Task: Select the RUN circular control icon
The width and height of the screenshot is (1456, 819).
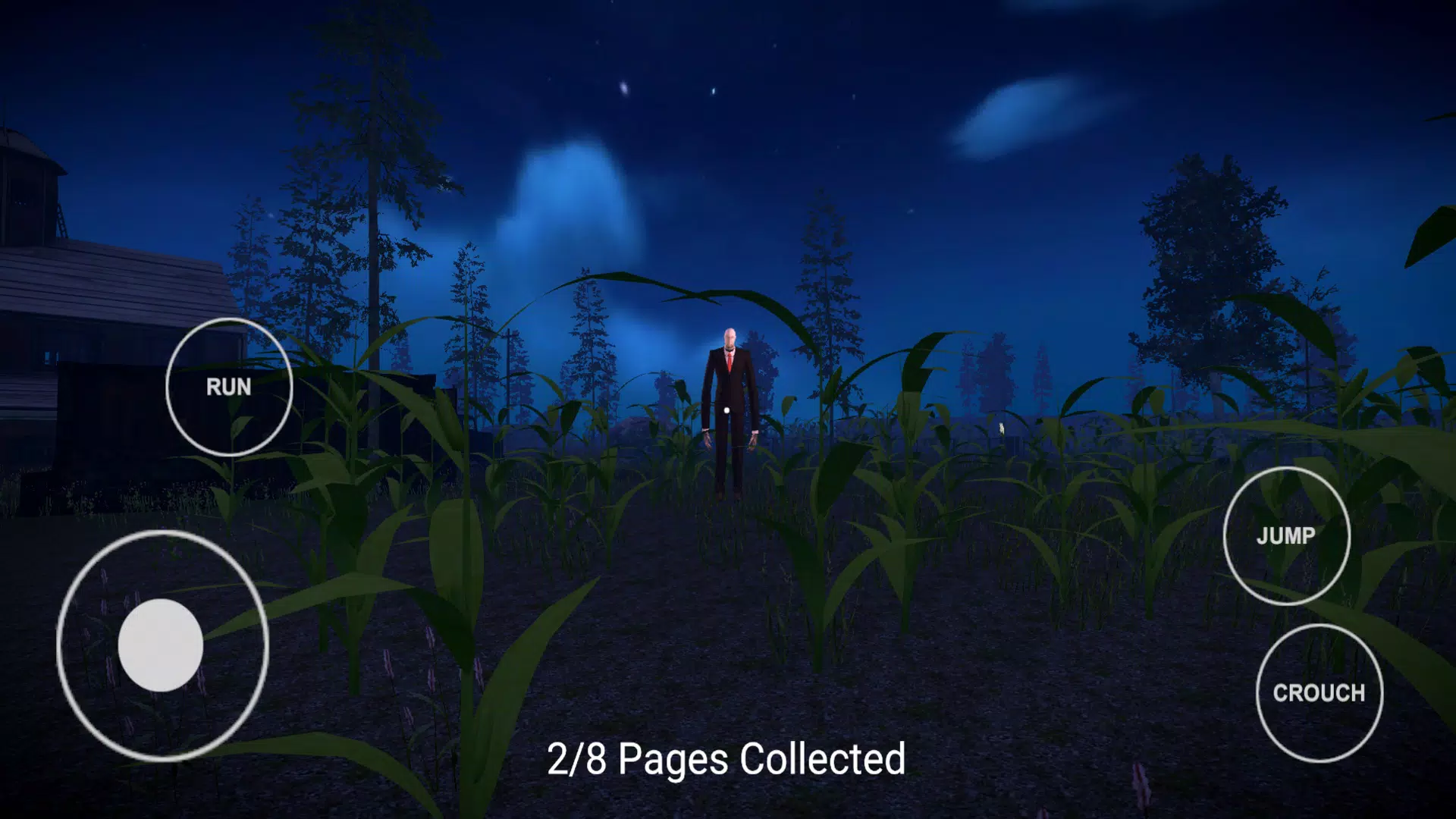Action: (x=227, y=387)
